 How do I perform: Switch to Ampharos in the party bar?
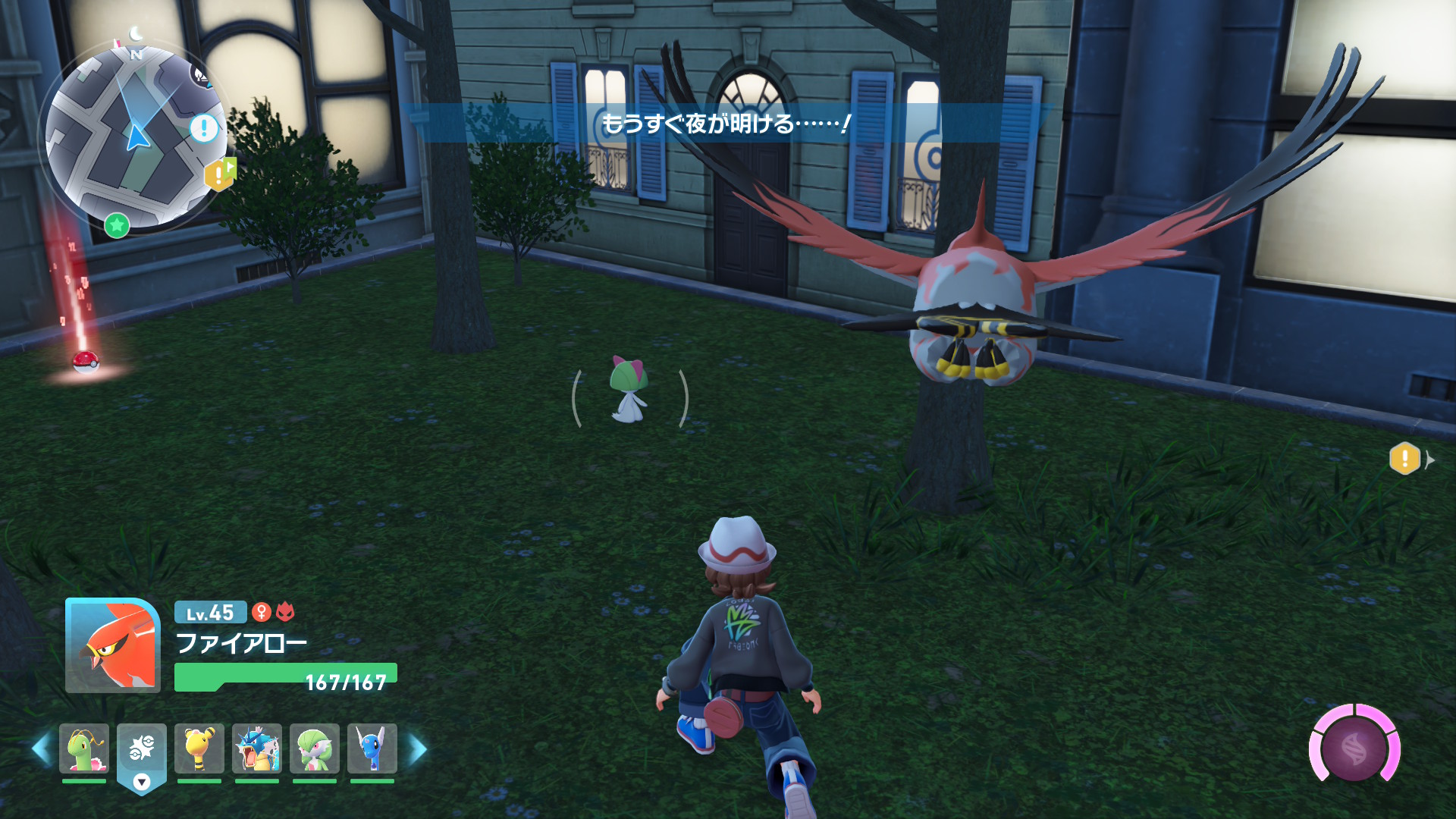(199, 748)
